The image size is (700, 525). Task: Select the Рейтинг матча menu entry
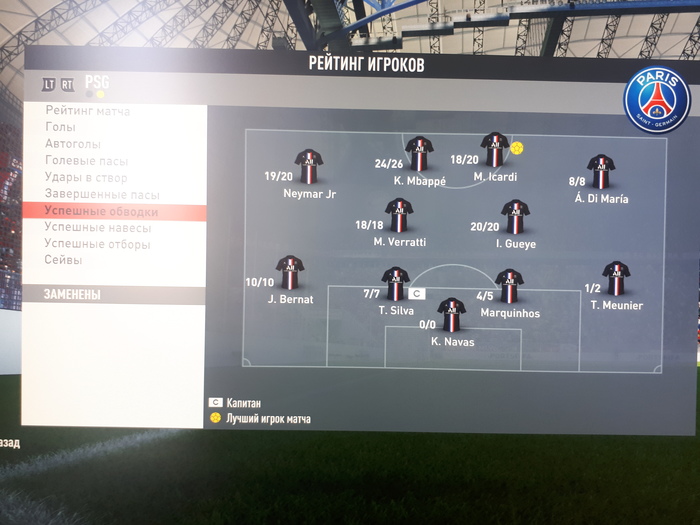tap(88, 111)
